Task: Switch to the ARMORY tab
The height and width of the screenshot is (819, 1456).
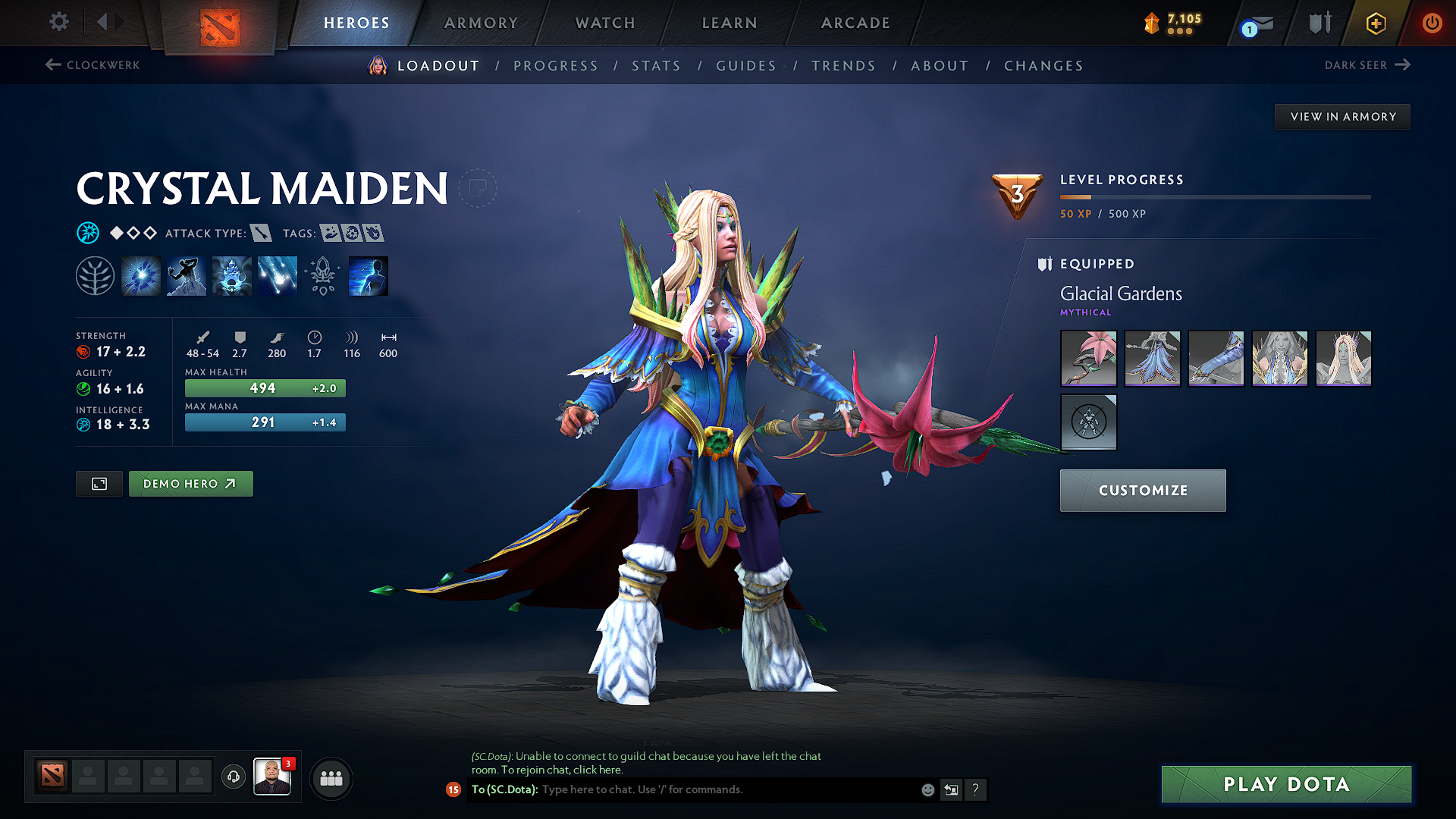Action: [481, 23]
